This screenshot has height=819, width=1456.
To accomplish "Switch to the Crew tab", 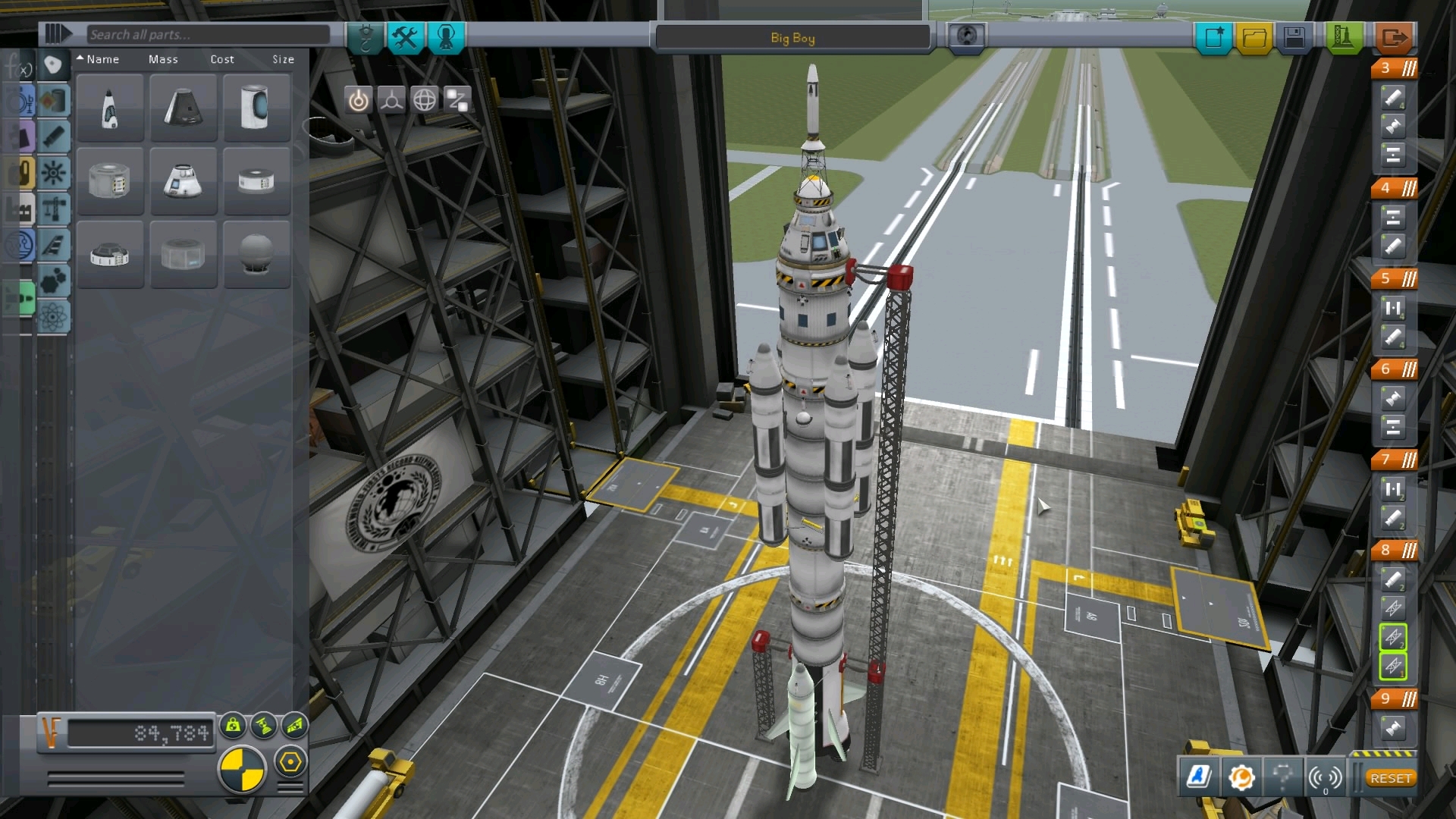I will [447, 38].
